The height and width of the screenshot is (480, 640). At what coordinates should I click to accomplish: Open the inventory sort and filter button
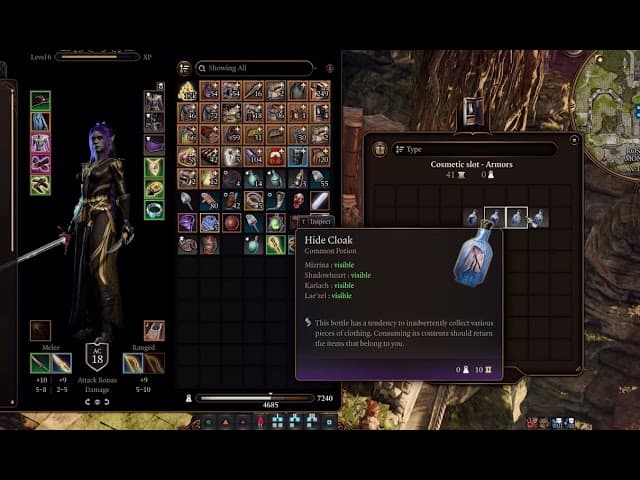point(184,68)
